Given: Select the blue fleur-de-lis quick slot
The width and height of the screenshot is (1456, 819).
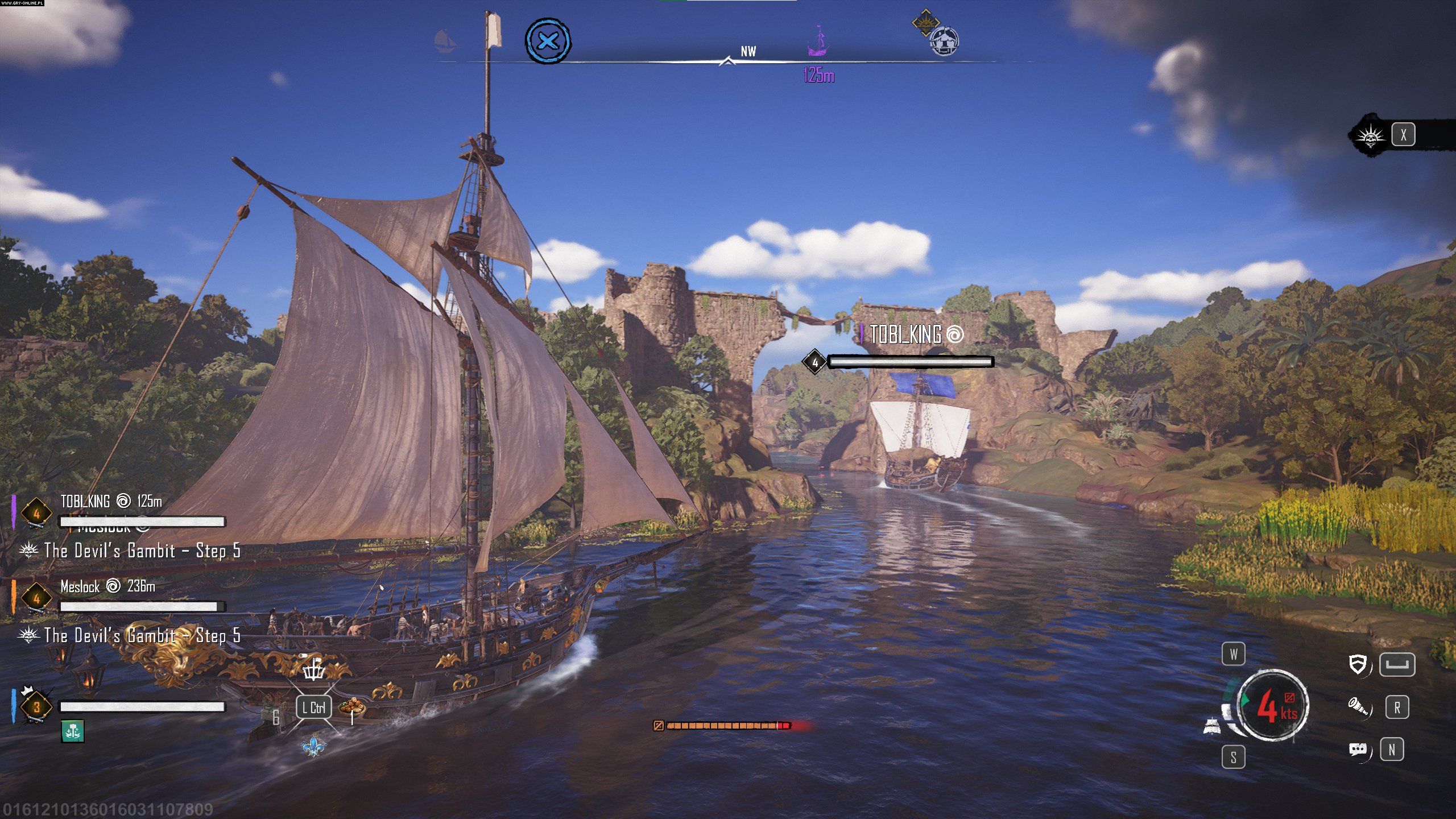Looking at the screenshot, I should [x=313, y=744].
